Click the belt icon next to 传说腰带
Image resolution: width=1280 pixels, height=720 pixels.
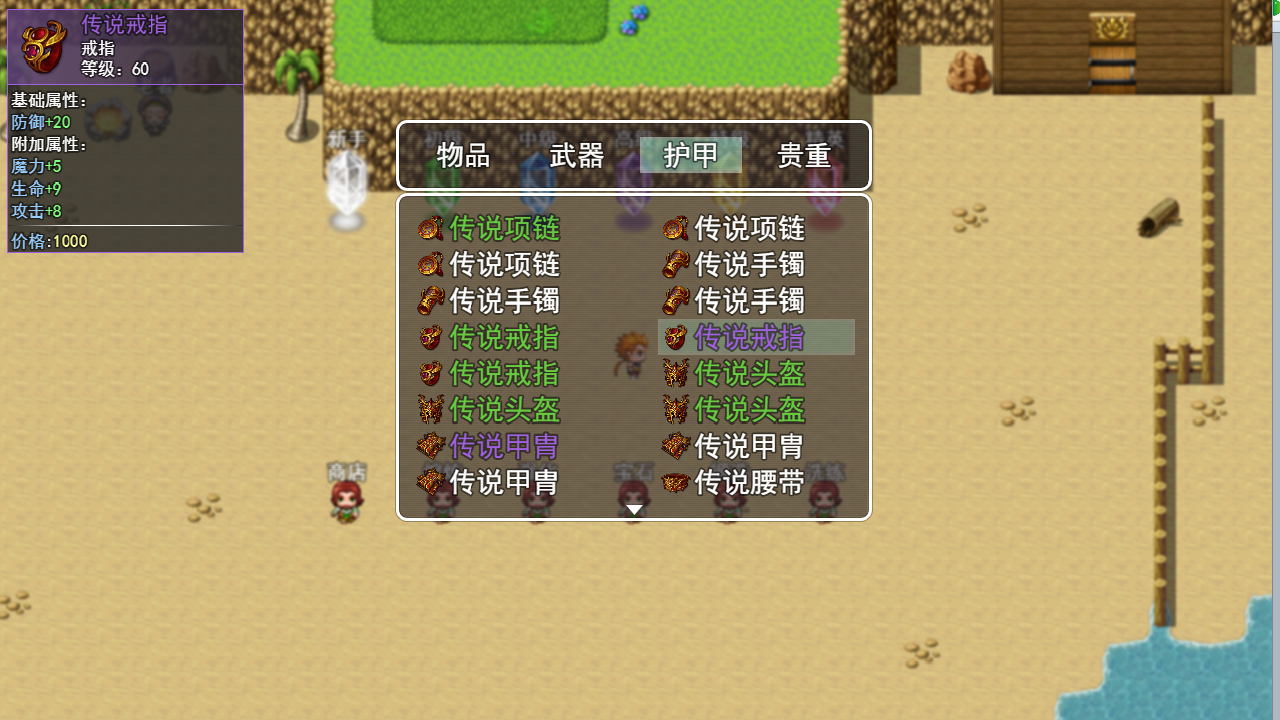coord(675,483)
